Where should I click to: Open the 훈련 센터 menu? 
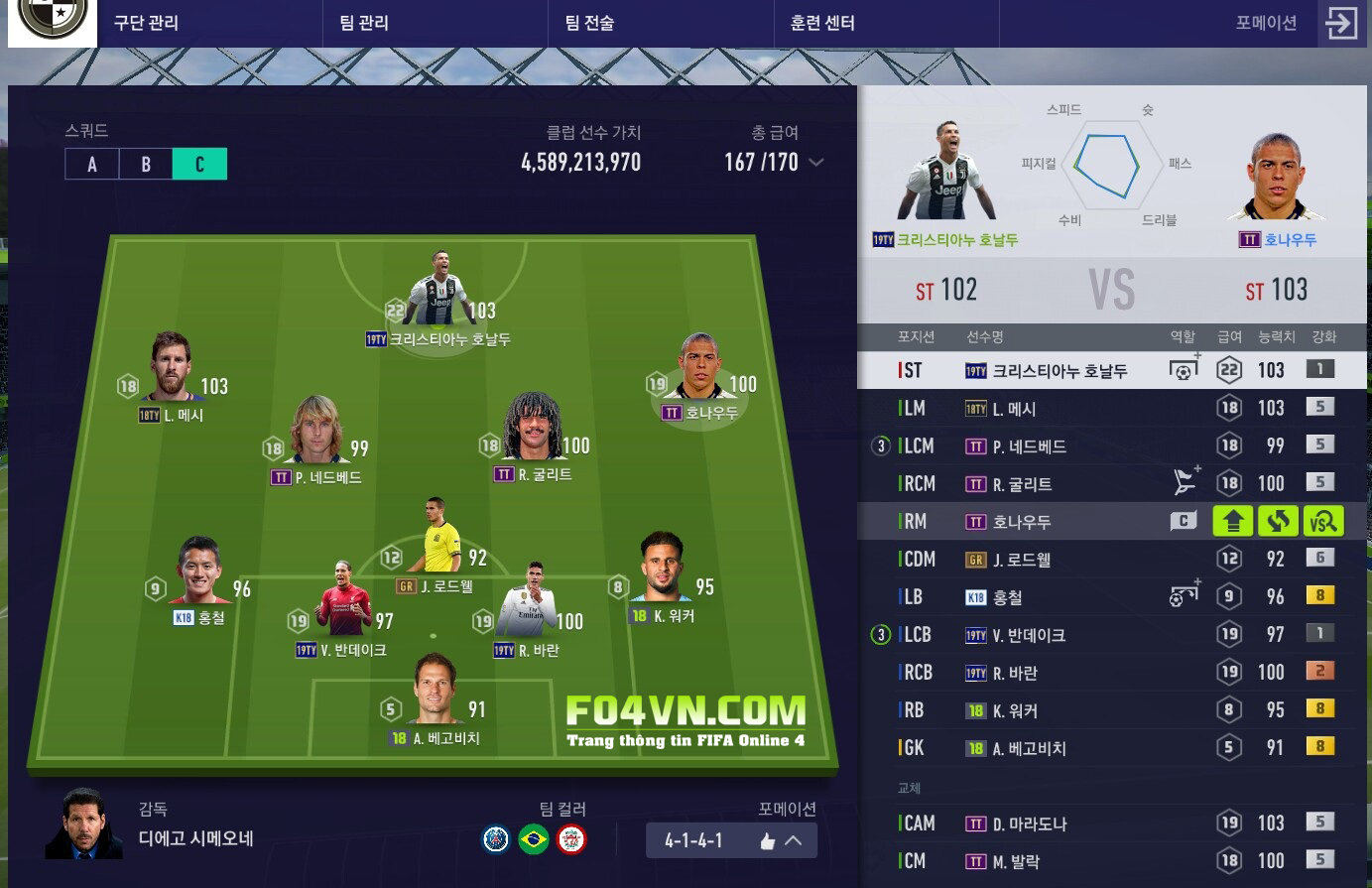[822, 23]
